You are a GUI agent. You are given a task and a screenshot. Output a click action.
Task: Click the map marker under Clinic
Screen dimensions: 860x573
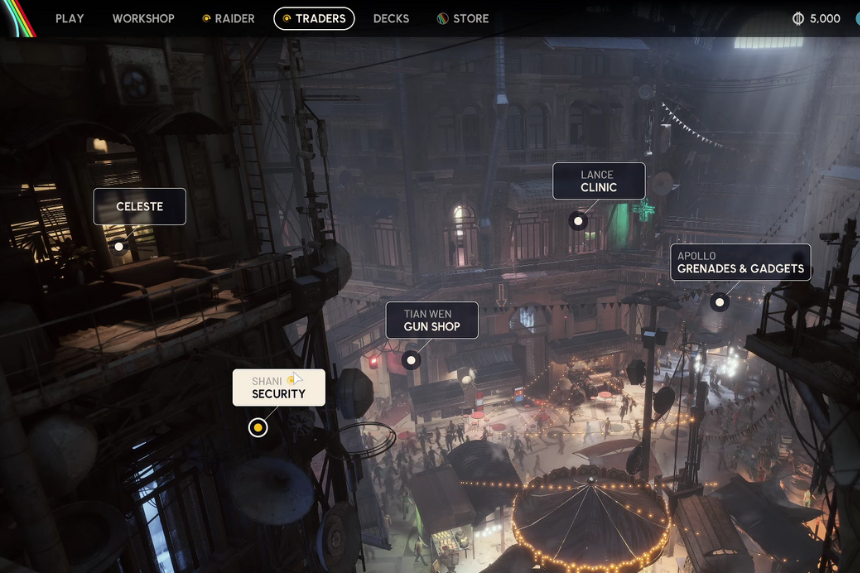577,220
